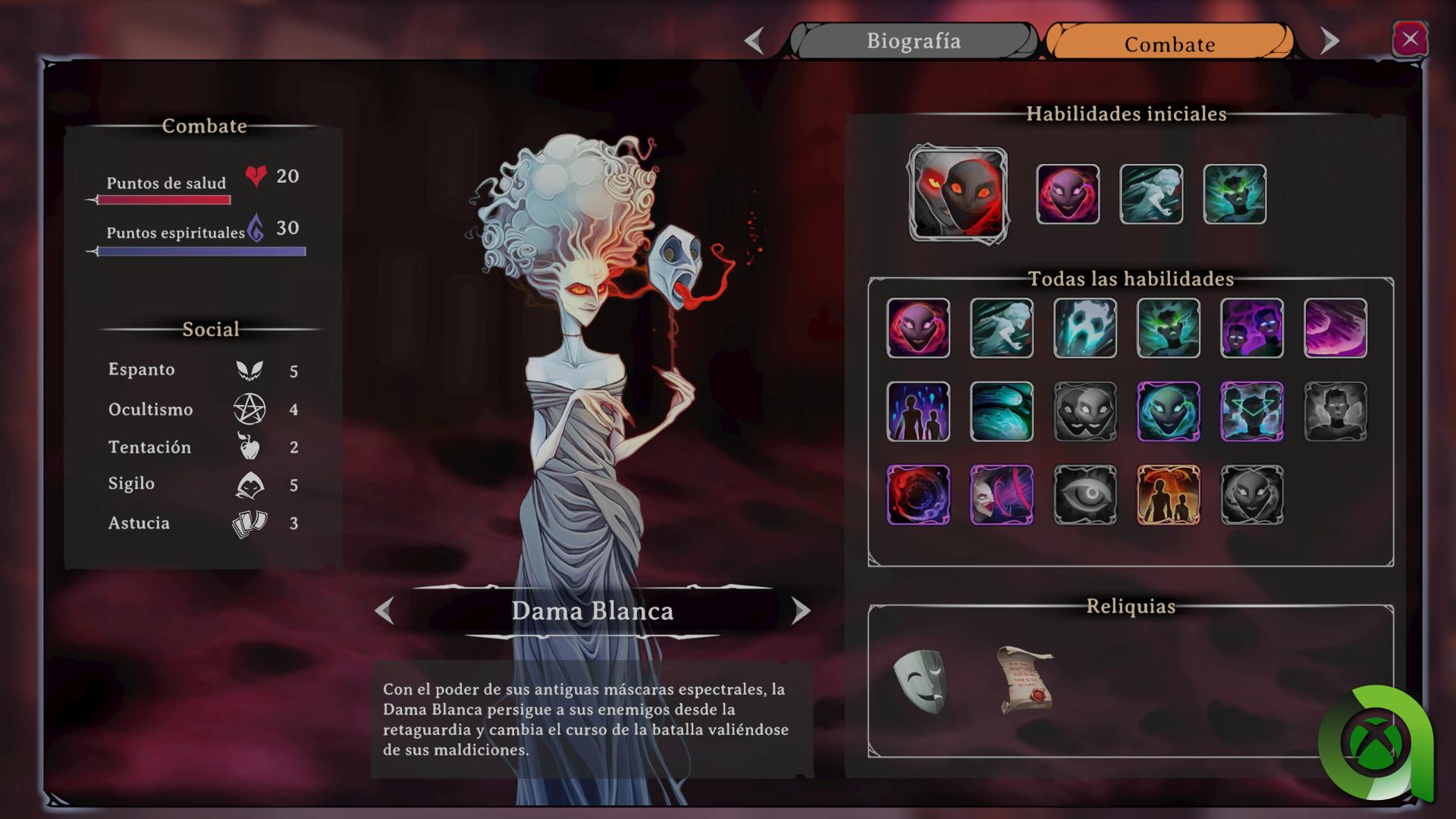Show the previous character before Dama Blanca
Image resolution: width=1456 pixels, height=819 pixels.
385,610
